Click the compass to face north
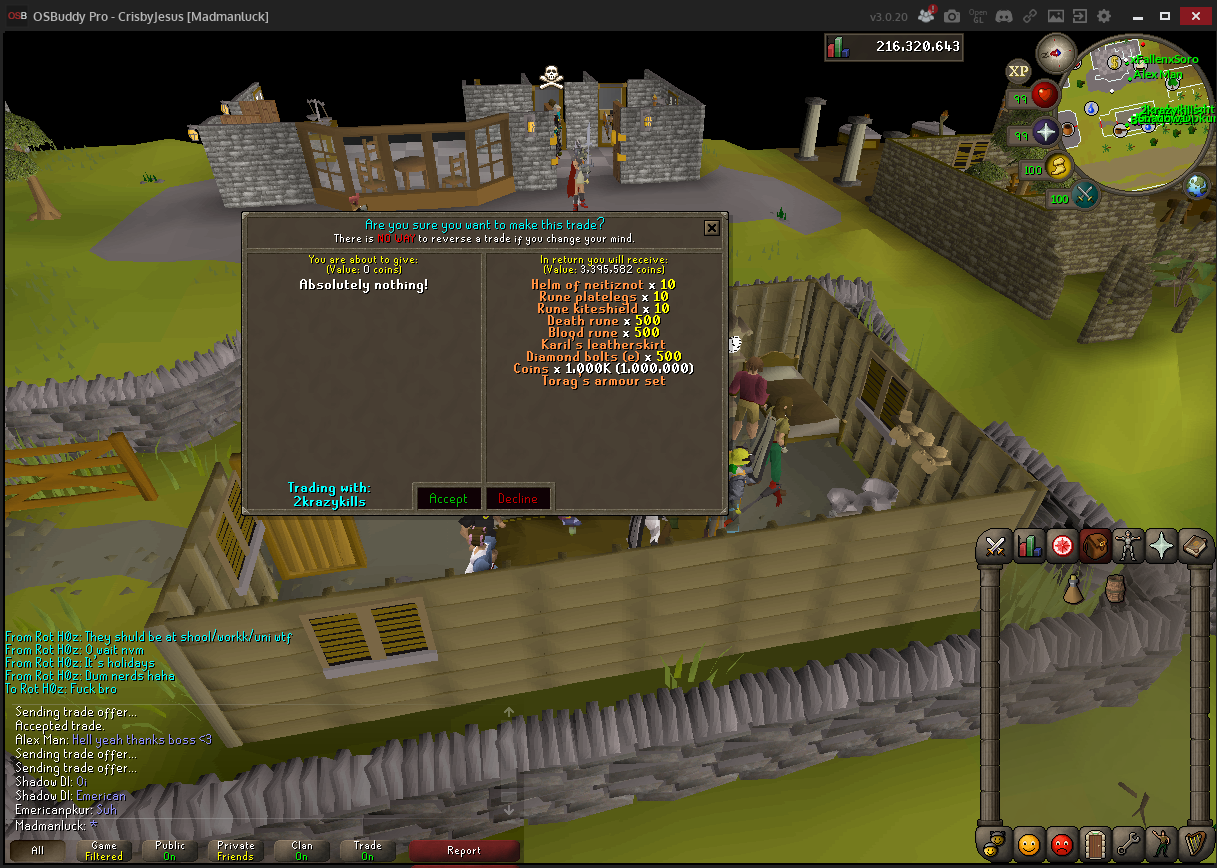 click(x=1055, y=53)
